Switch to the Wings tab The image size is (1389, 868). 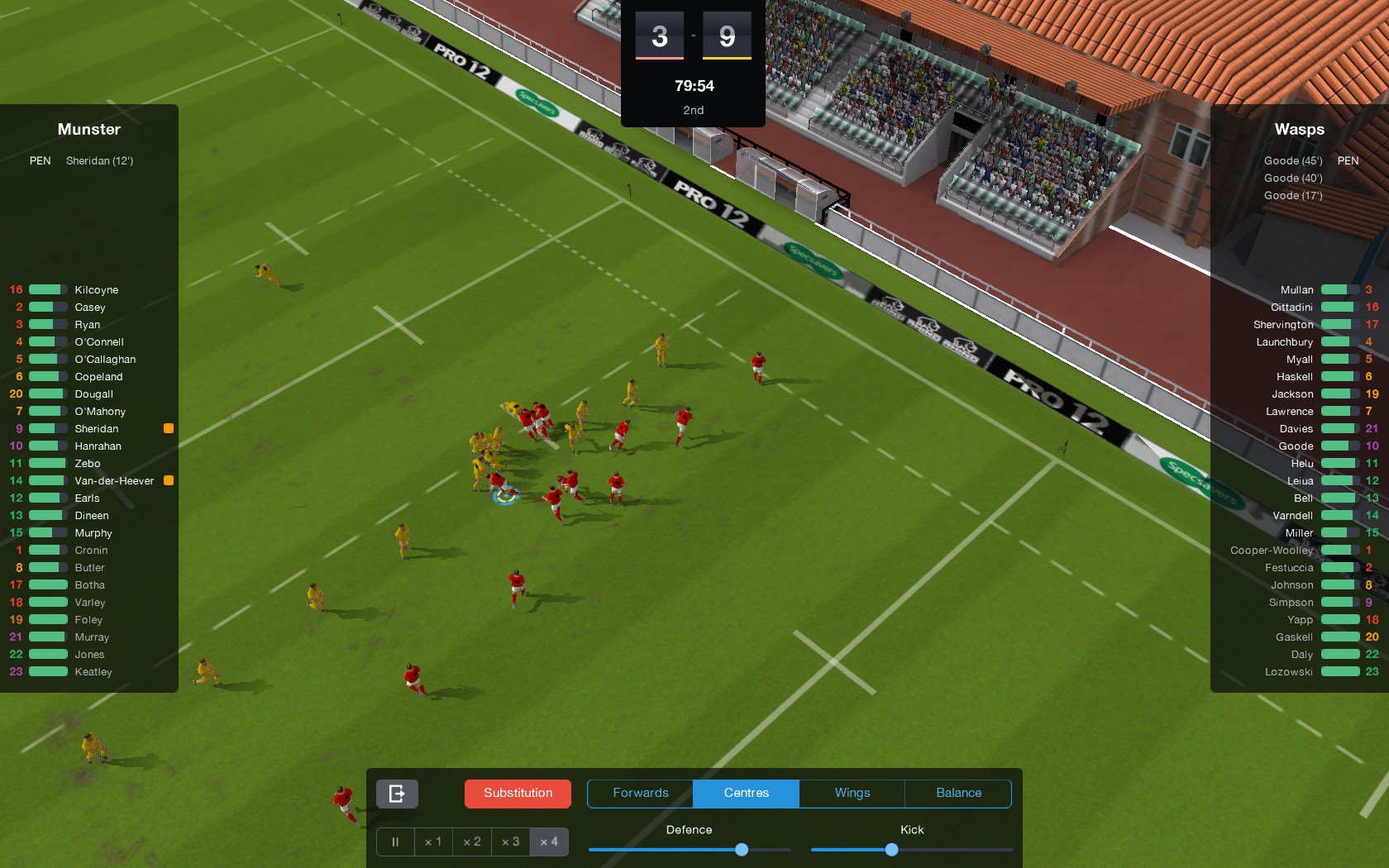coord(852,793)
